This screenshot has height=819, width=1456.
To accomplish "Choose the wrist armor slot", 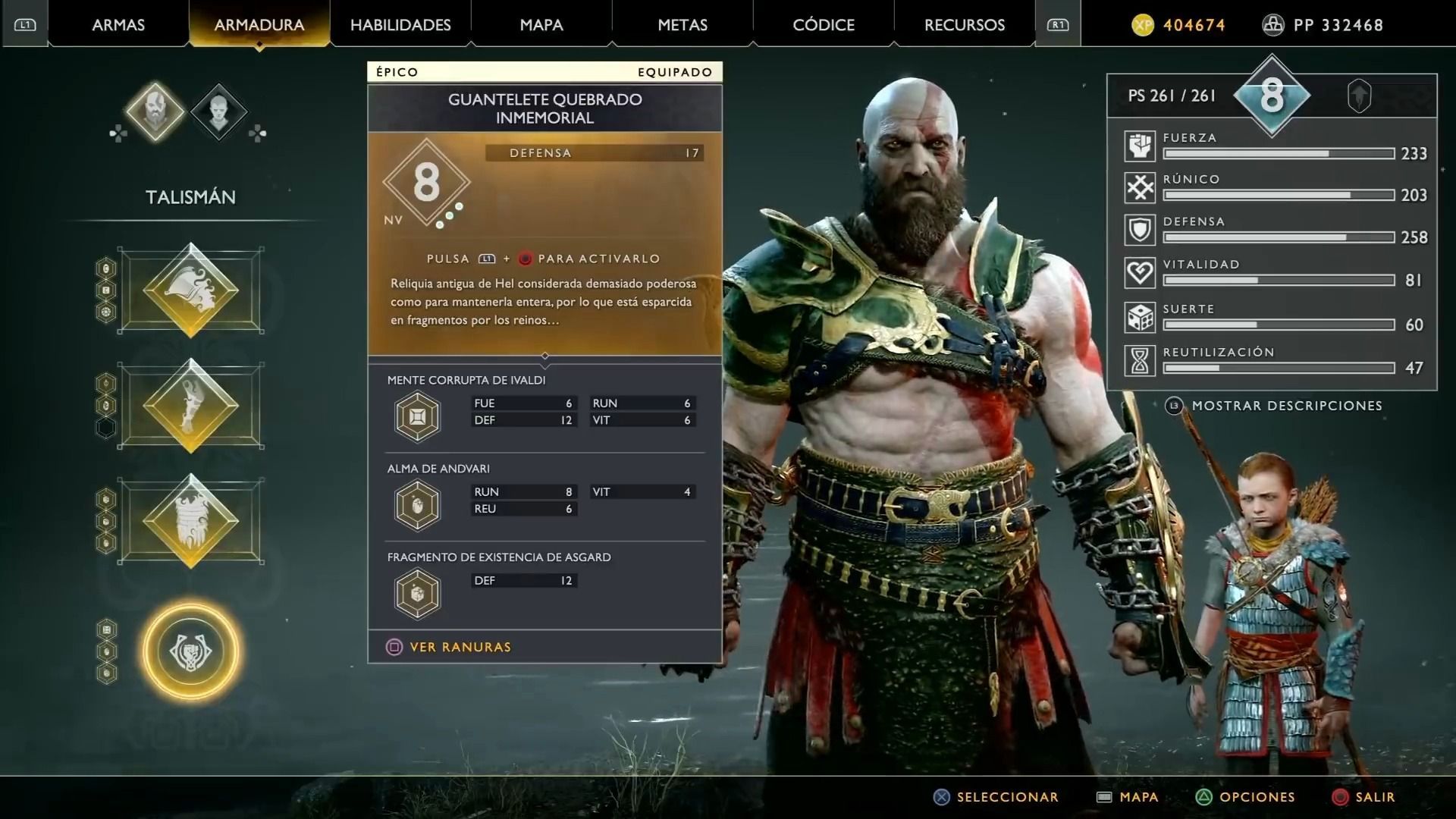I will [191, 406].
